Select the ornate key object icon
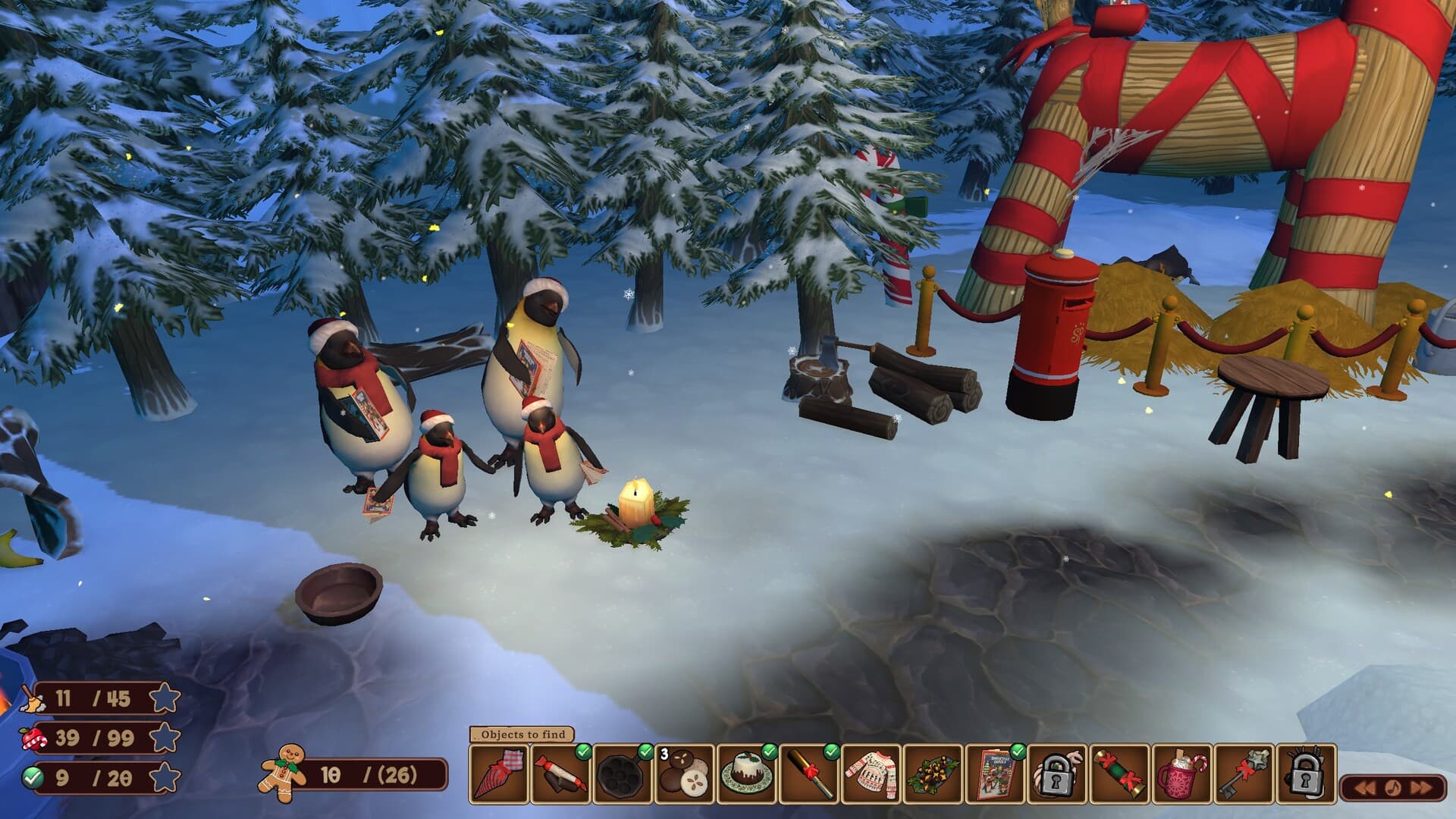The width and height of the screenshot is (1456, 819). 1242,775
